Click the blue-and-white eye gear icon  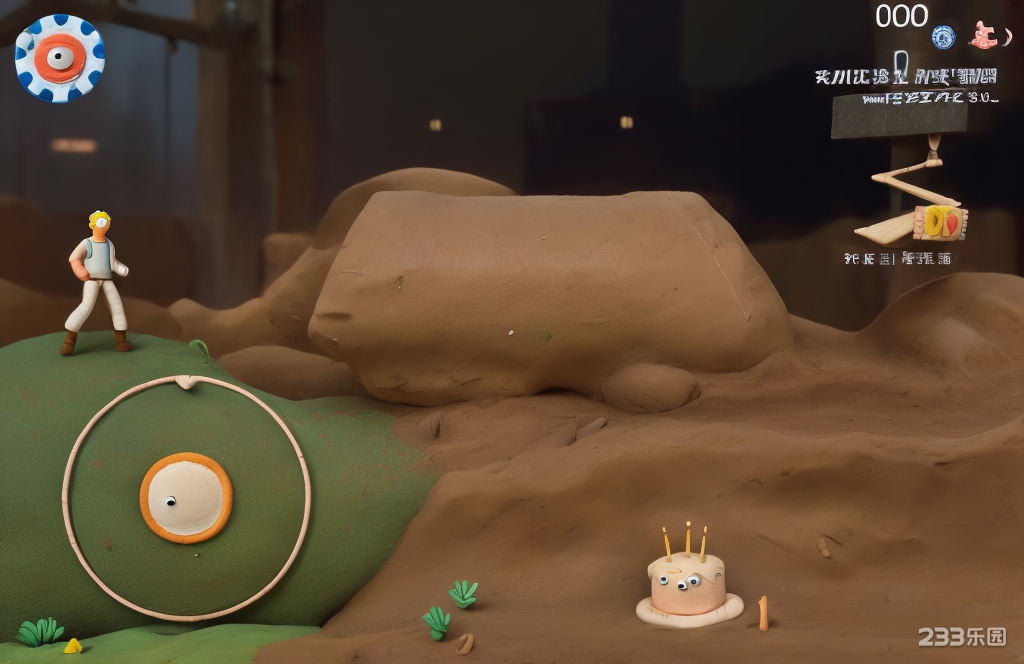pos(60,58)
